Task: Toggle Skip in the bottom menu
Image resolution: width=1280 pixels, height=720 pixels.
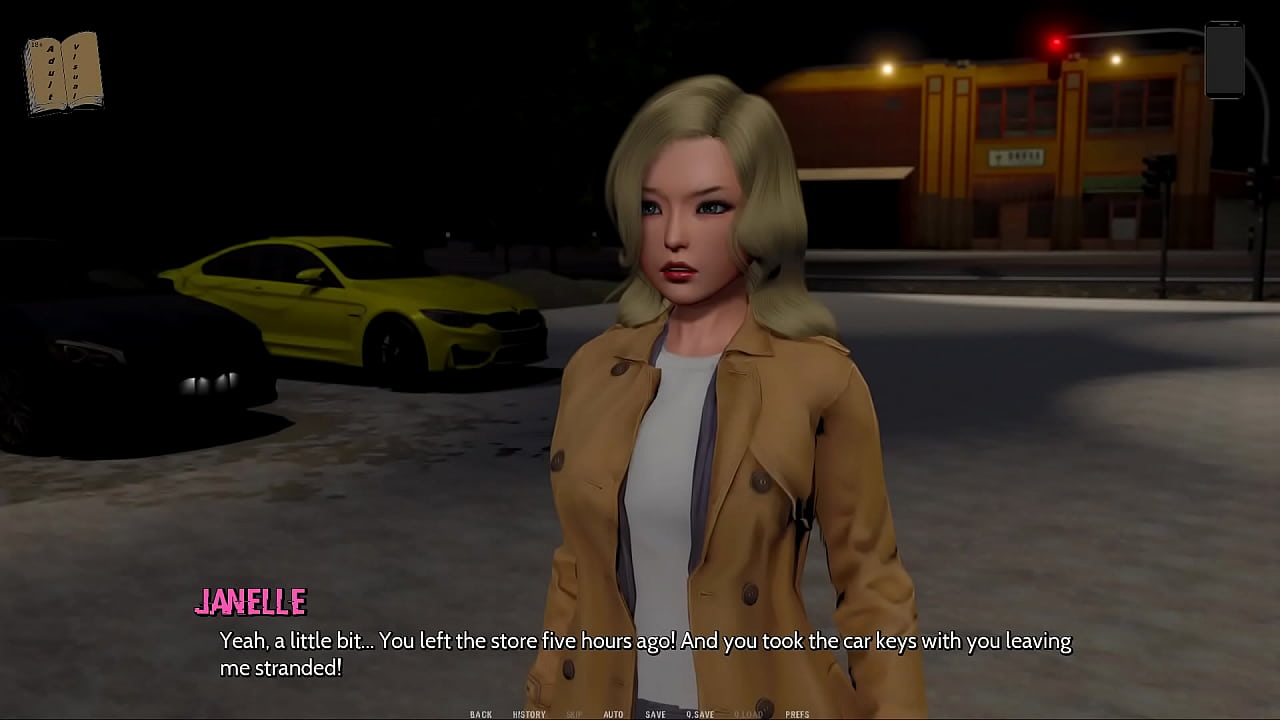Action: tap(574, 714)
